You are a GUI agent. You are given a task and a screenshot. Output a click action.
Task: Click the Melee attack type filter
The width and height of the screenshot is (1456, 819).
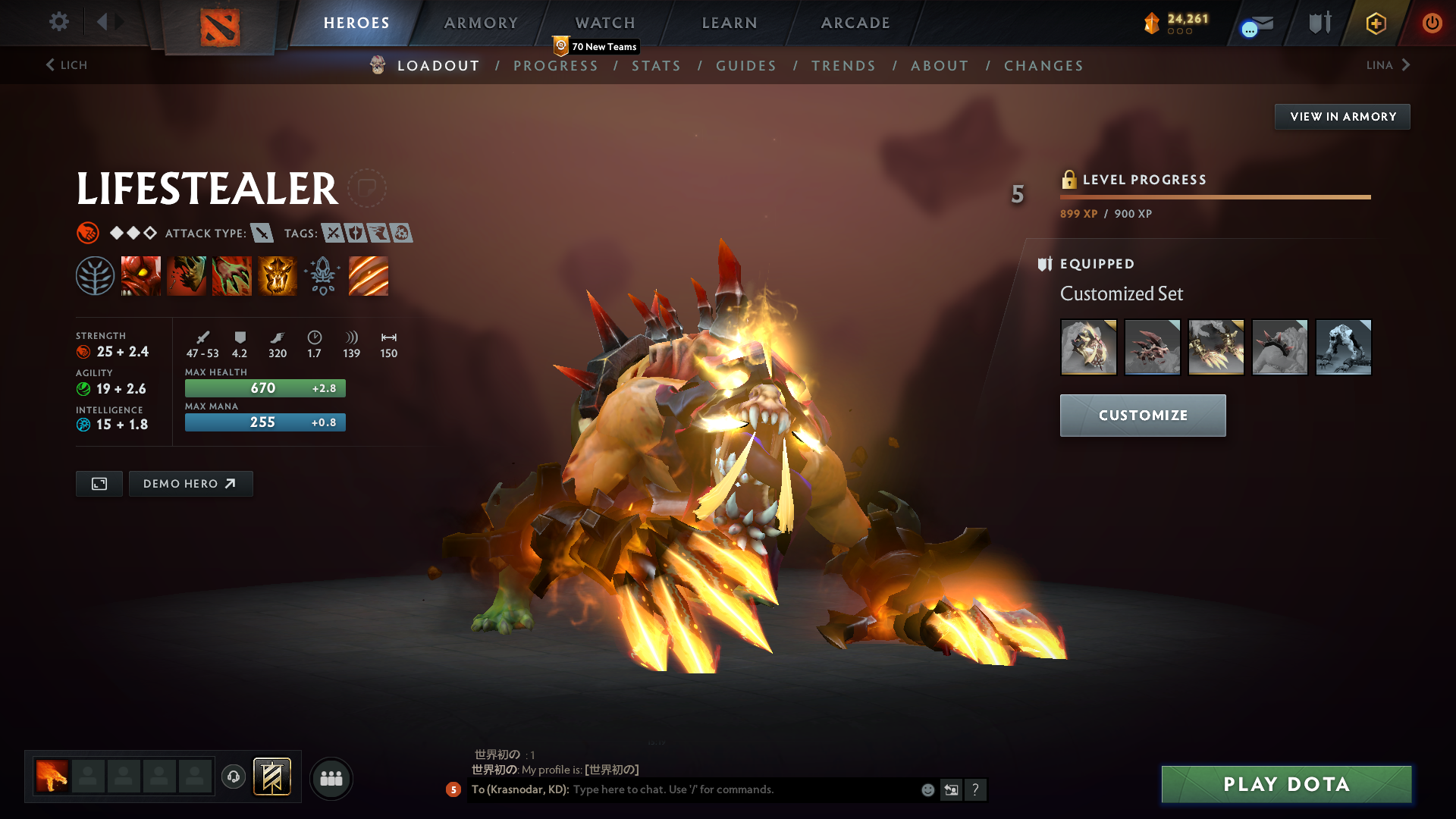[262, 233]
